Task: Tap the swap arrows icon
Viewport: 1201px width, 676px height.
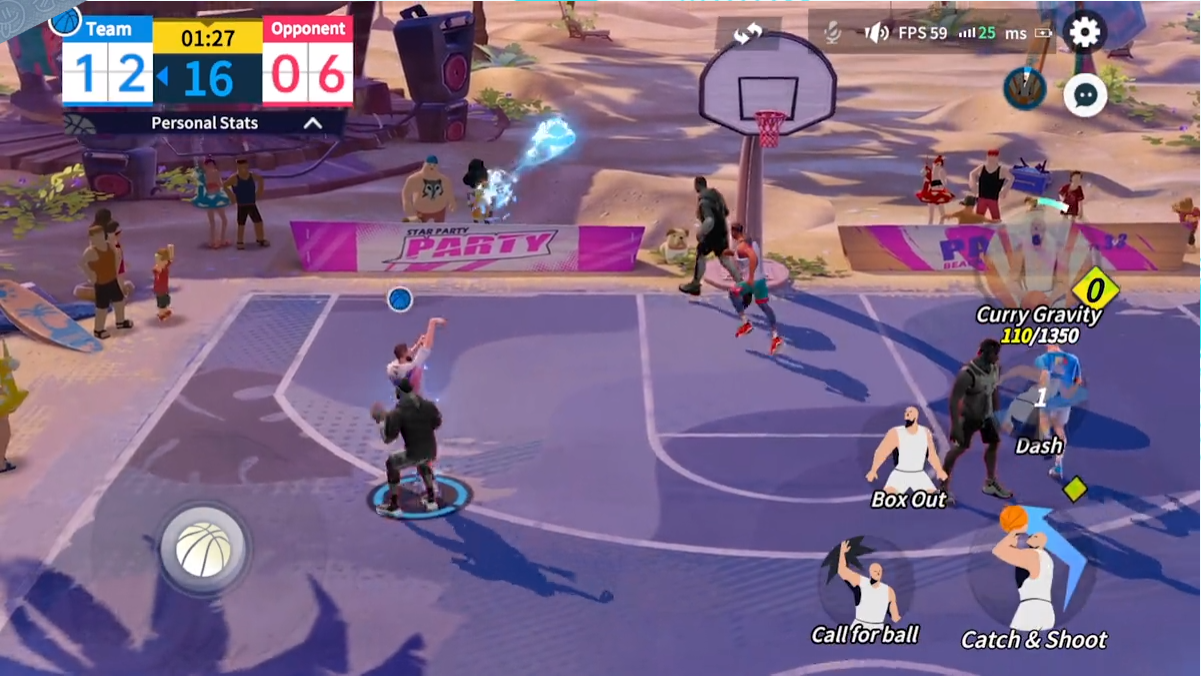Action: click(x=748, y=34)
